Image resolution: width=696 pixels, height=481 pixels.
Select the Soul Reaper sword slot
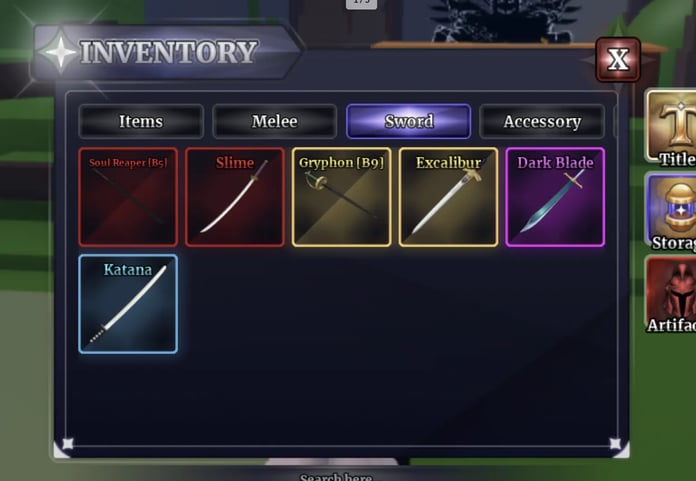point(128,197)
